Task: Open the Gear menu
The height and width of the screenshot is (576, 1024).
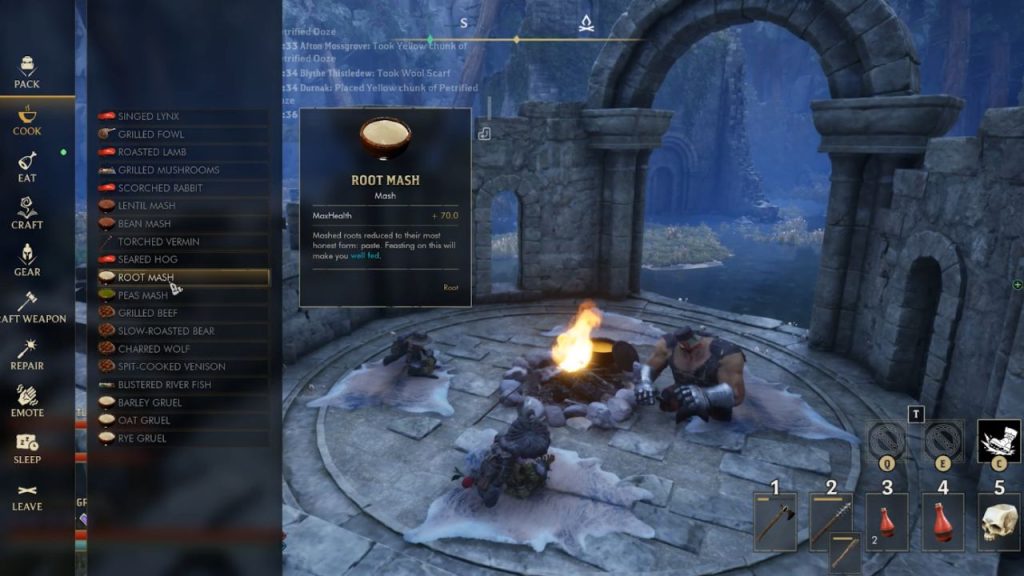Action: [x=27, y=260]
